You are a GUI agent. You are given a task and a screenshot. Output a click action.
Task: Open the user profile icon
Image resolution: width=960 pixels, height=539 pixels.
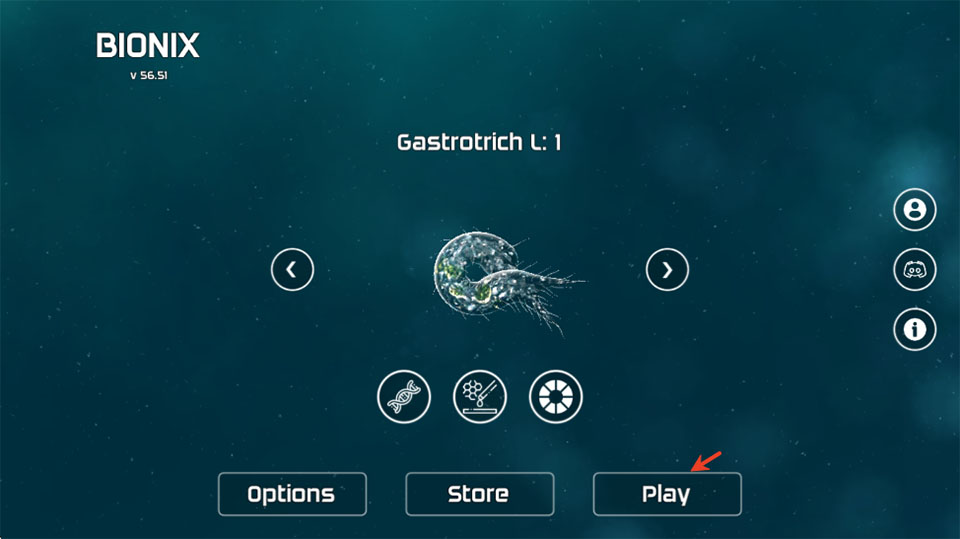click(x=914, y=210)
